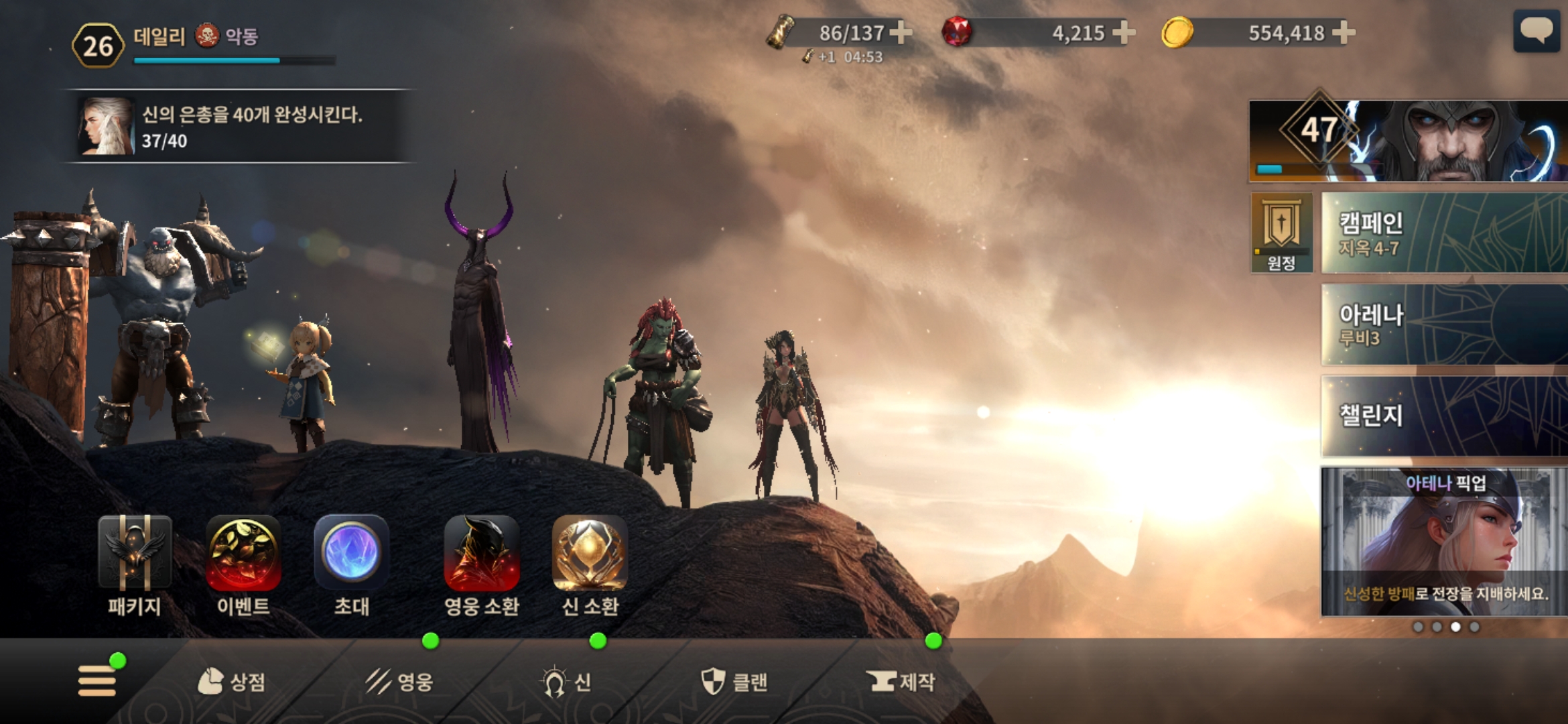This screenshot has width=1568, height=724.
Task: Open the 신 gods screen
Action: (567, 682)
